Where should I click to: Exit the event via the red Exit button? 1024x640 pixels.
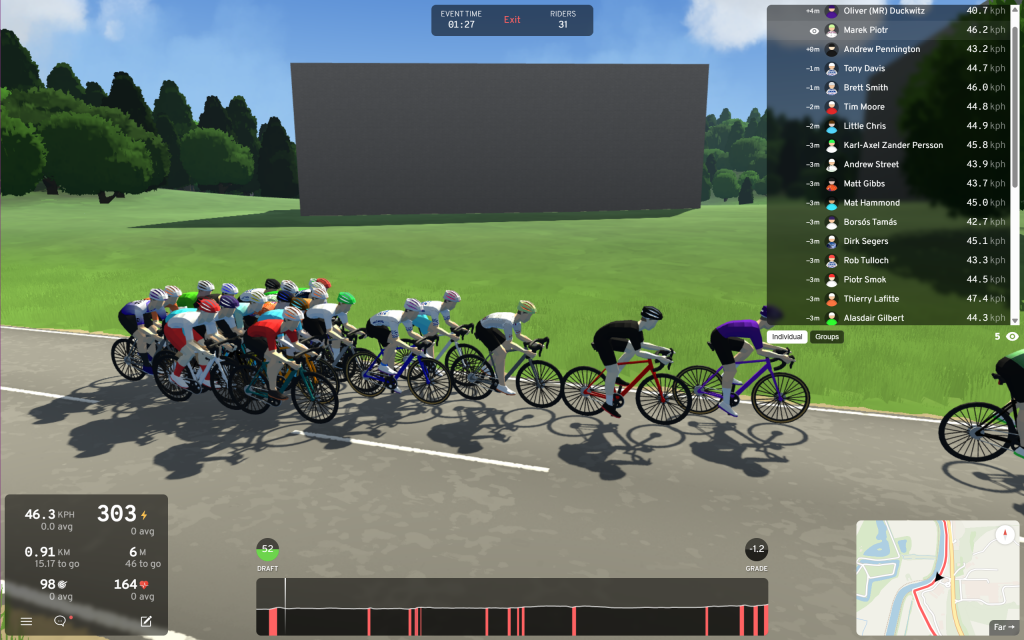(512, 20)
